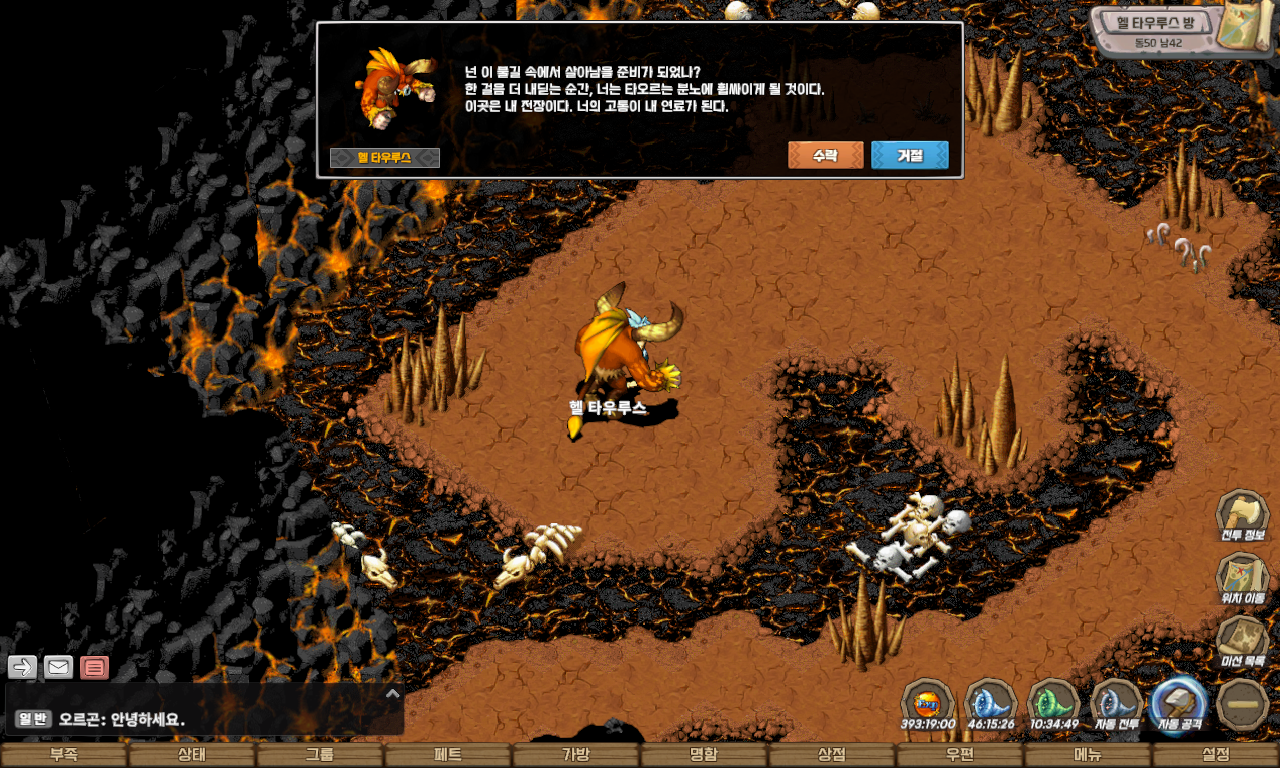Open the 가방 (bag) inventory
This screenshot has width=1280, height=768.
click(x=576, y=755)
